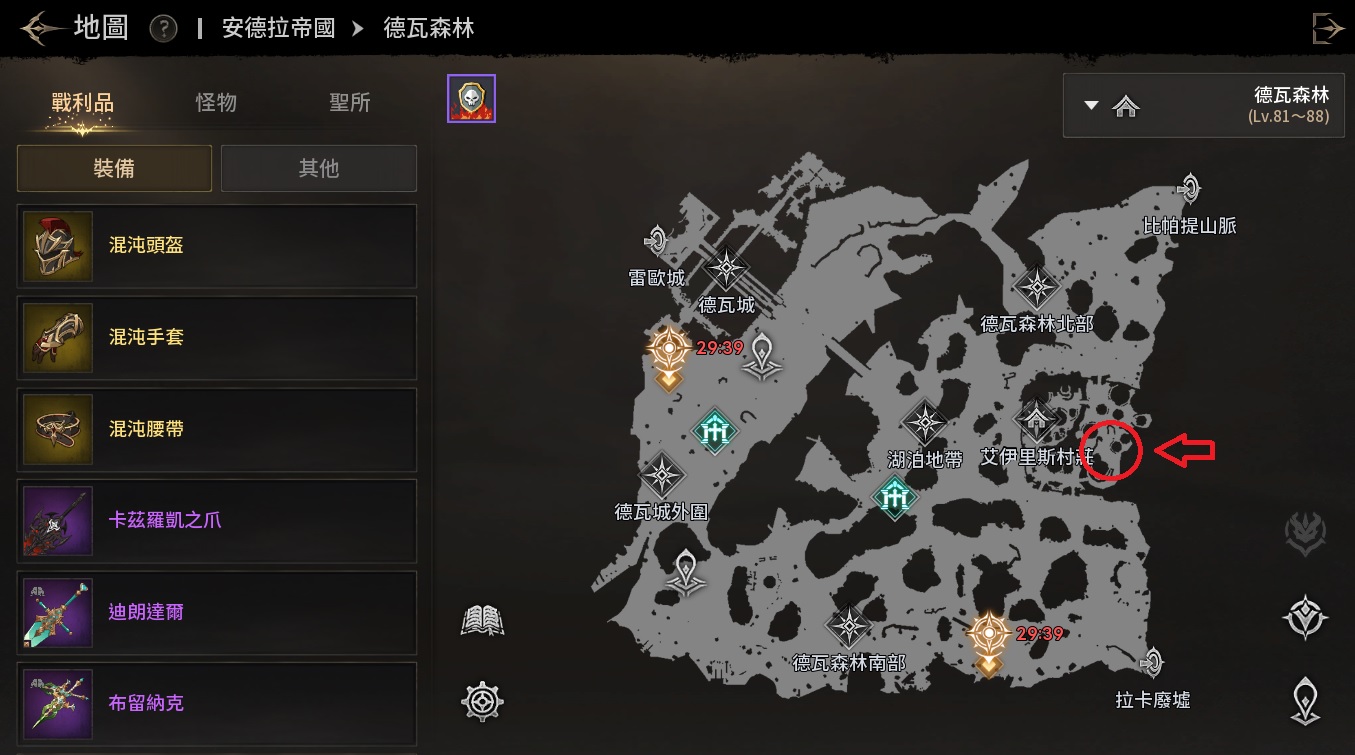The width and height of the screenshot is (1355, 755).
Task: Select the 湖泊地帶 map marker
Action: tap(925, 424)
